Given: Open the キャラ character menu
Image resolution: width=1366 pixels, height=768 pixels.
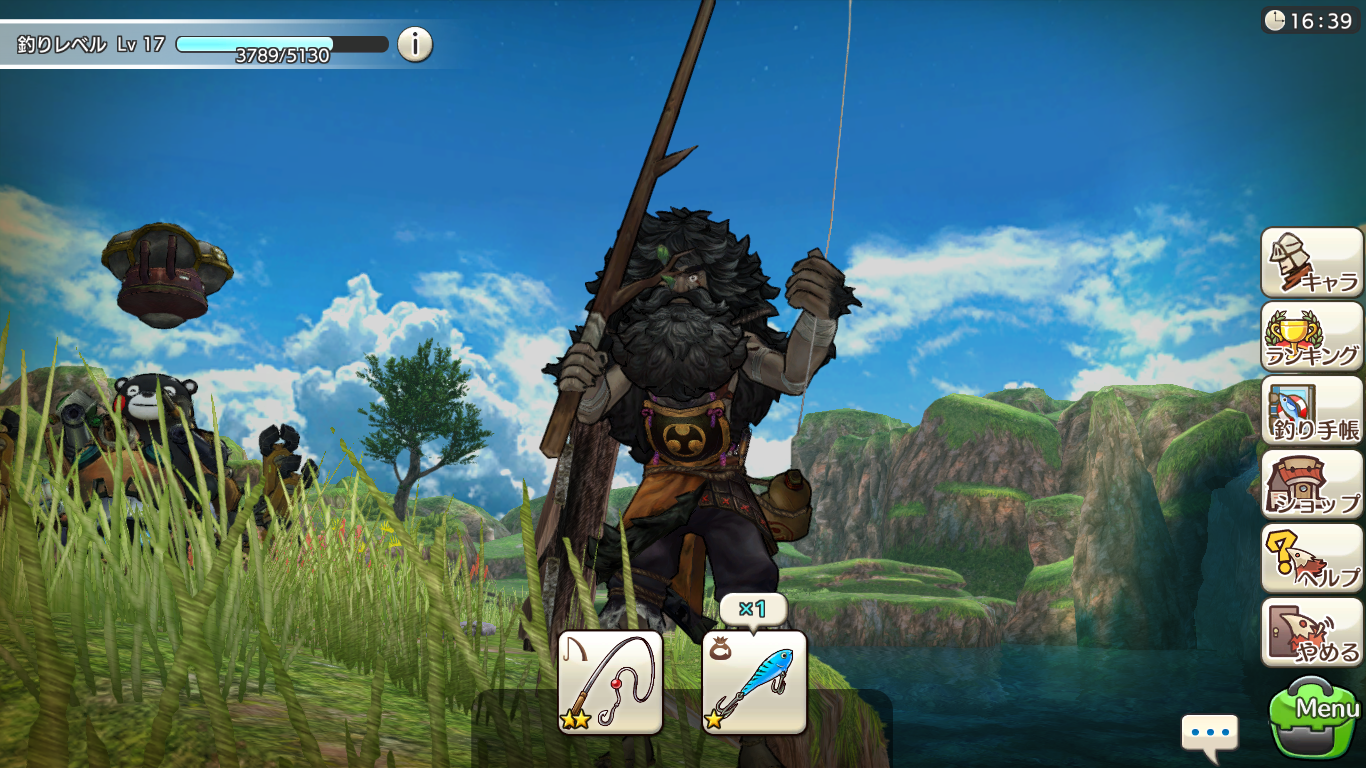Looking at the screenshot, I should (1312, 262).
